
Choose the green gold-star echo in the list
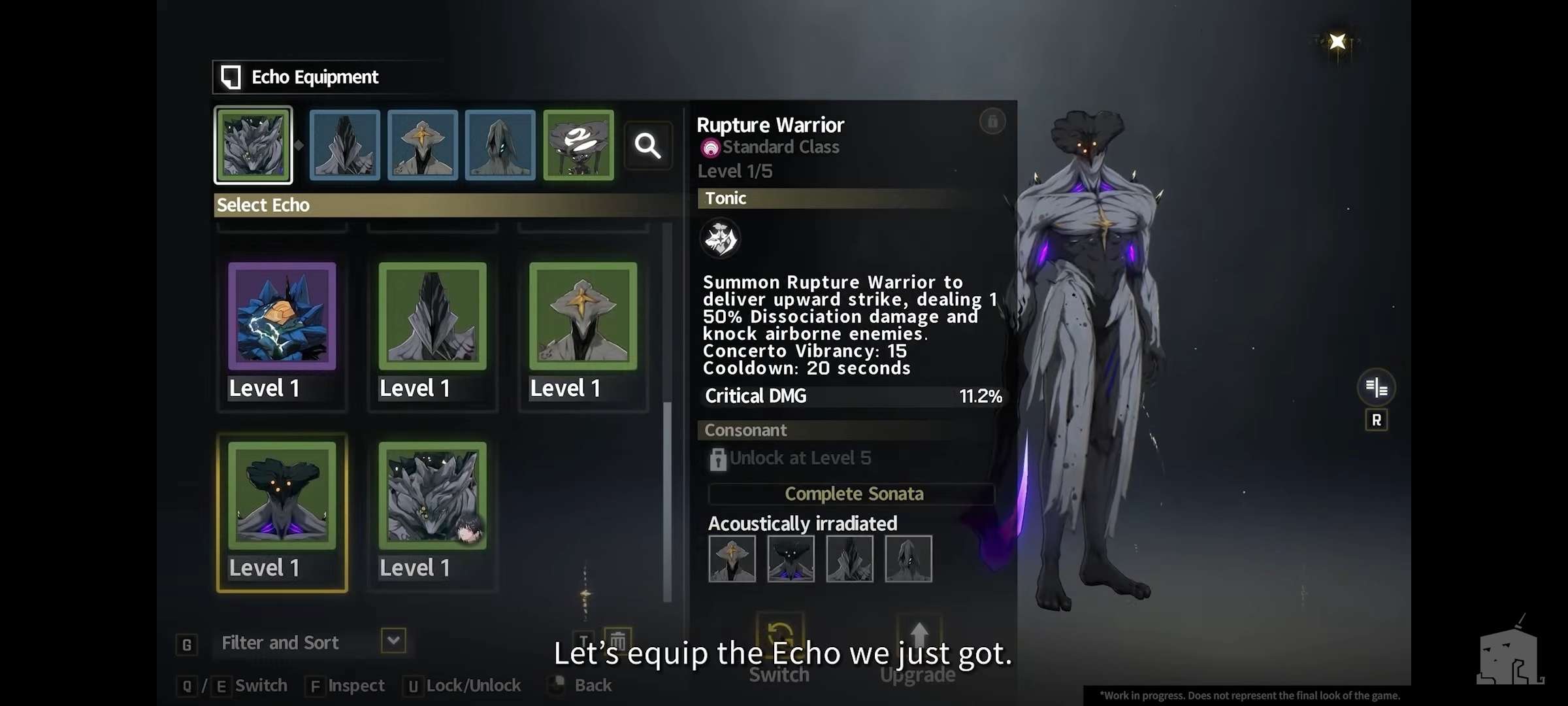[583, 316]
